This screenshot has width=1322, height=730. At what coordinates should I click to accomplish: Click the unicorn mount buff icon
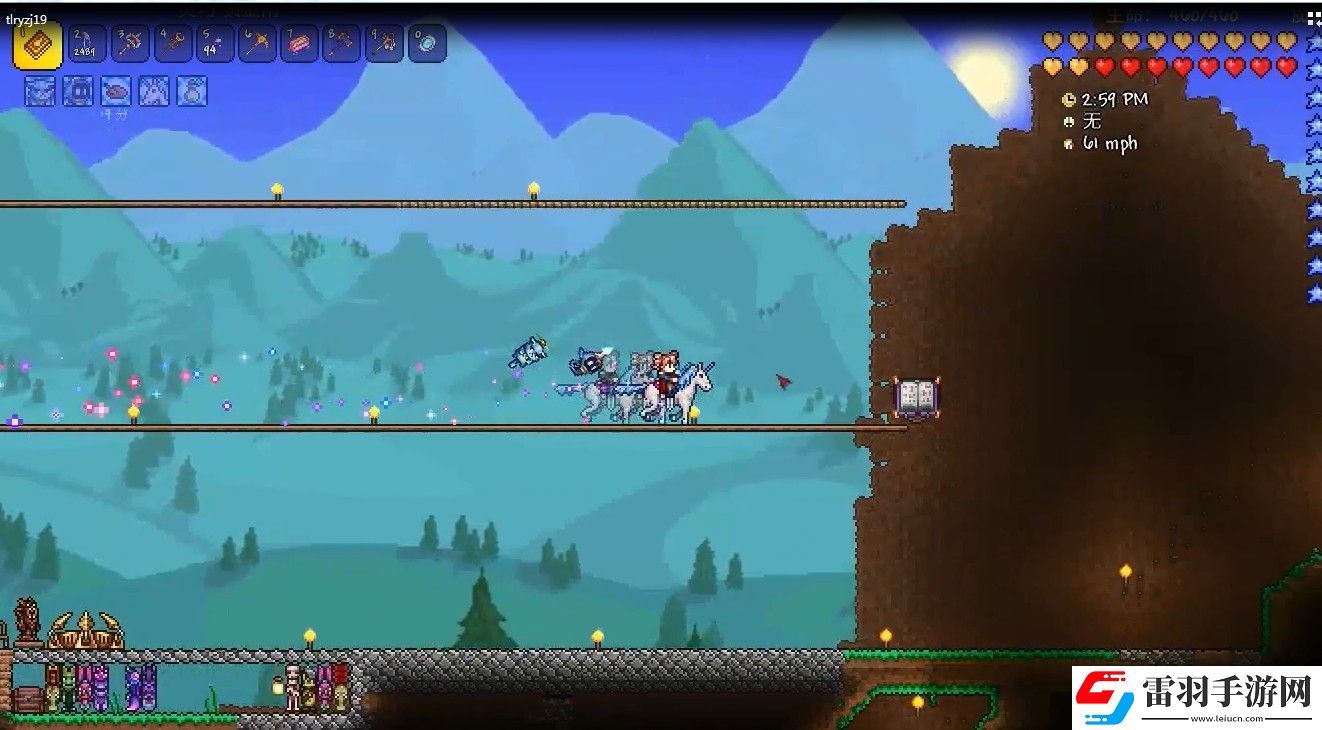pyautogui.click(x=154, y=91)
